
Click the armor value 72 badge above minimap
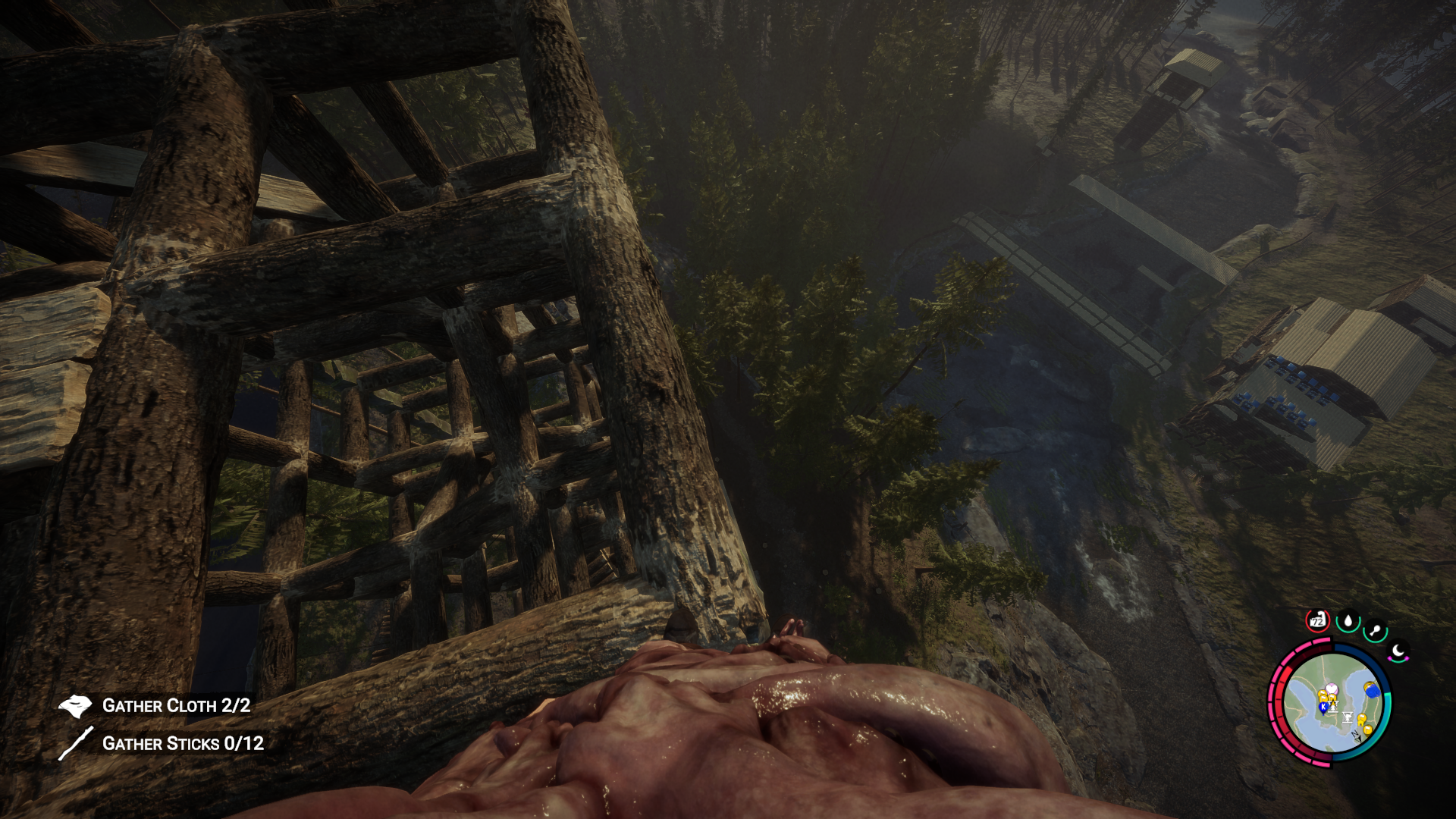coord(1317,620)
